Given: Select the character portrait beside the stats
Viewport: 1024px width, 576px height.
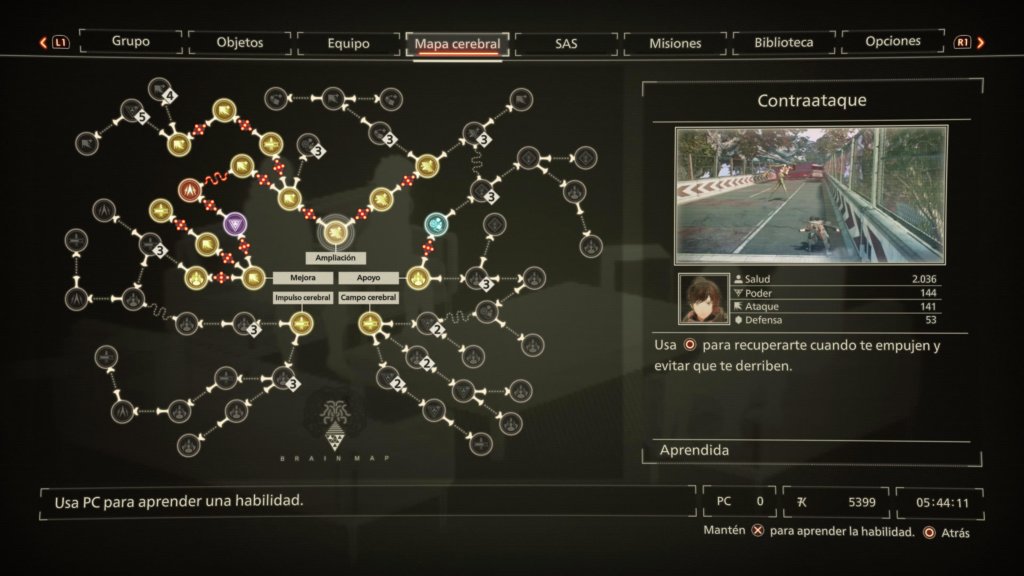Looking at the screenshot, I should [703, 299].
